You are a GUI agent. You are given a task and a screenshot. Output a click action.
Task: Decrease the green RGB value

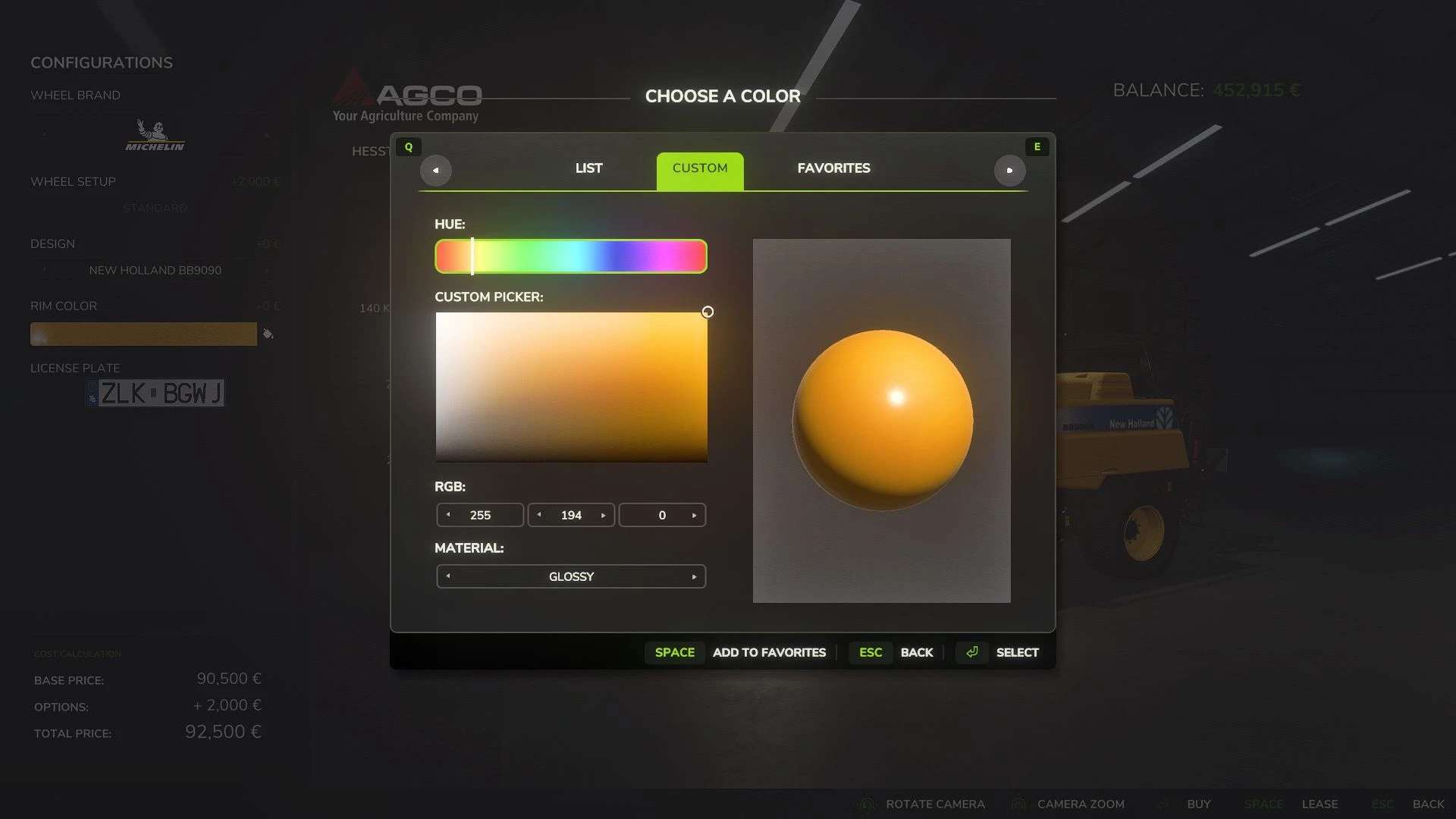(539, 515)
